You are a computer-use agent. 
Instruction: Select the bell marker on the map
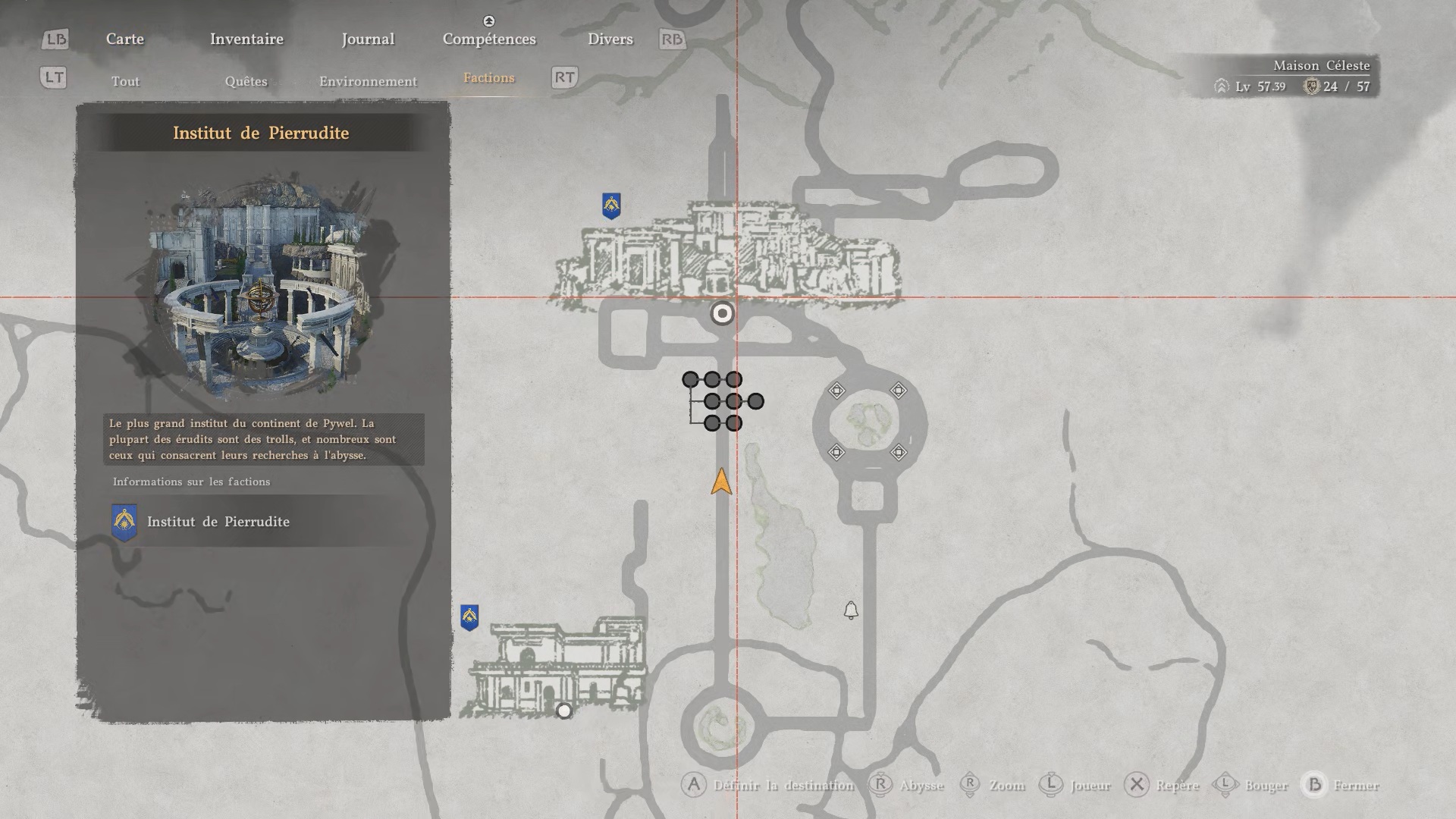pyautogui.click(x=851, y=610)
